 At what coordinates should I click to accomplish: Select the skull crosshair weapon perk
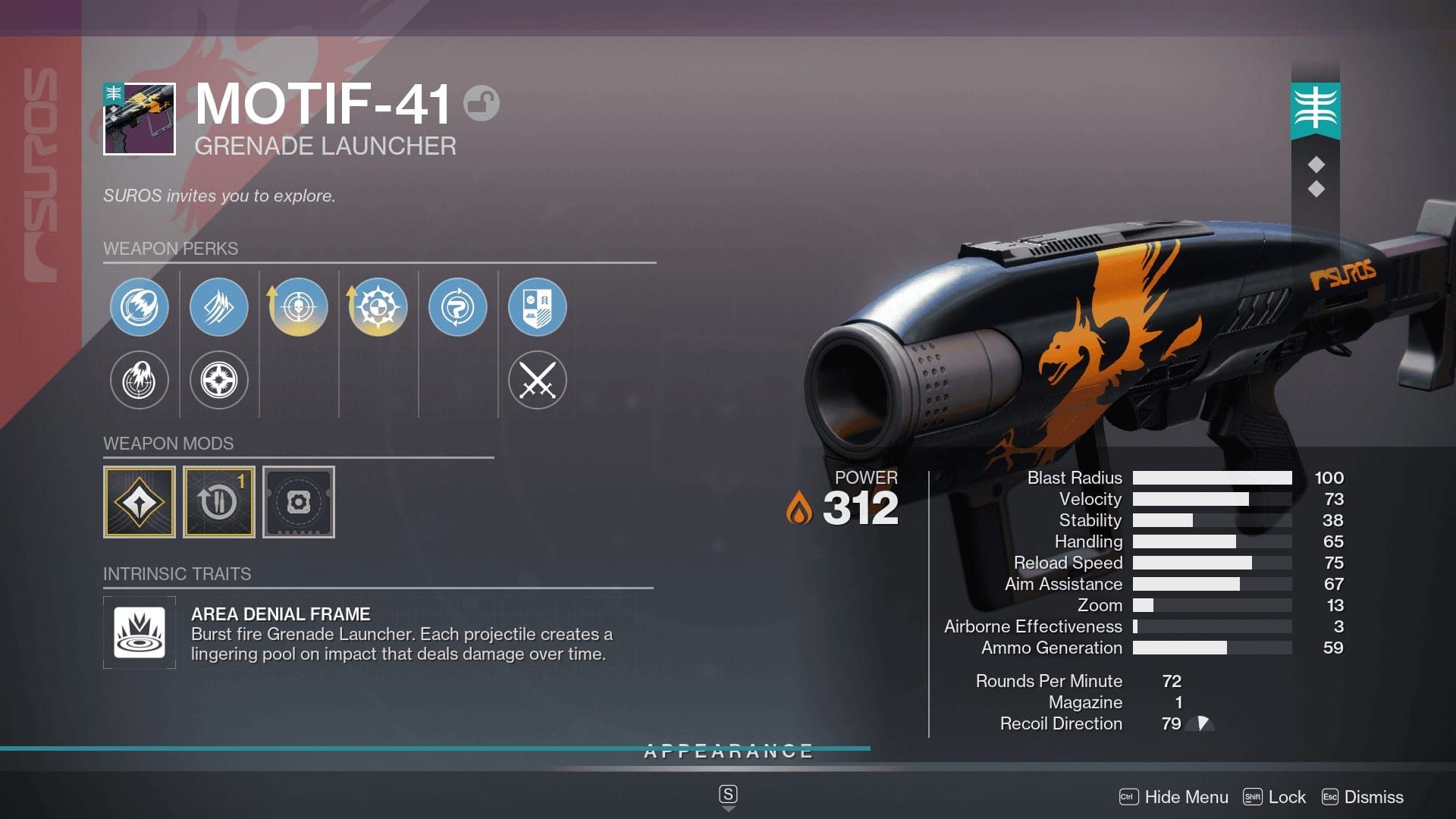[x=298, y=307]
